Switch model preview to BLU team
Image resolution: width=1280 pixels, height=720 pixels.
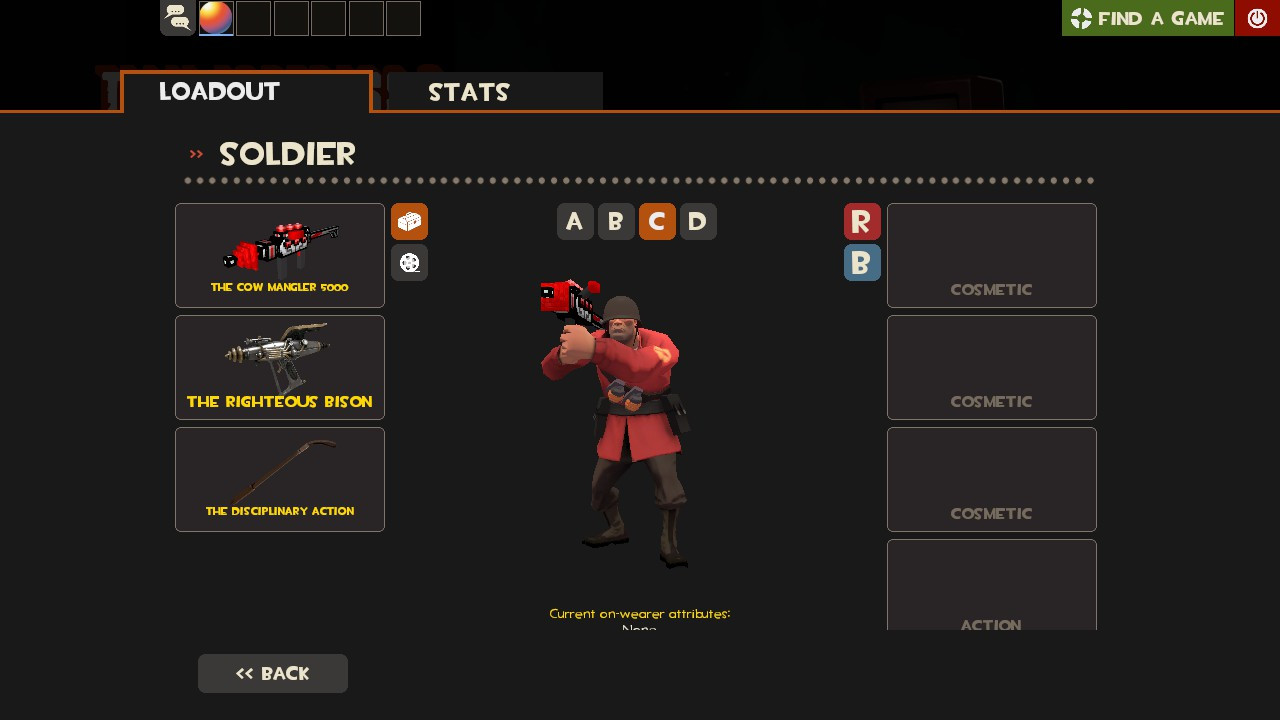pos(862,262)
